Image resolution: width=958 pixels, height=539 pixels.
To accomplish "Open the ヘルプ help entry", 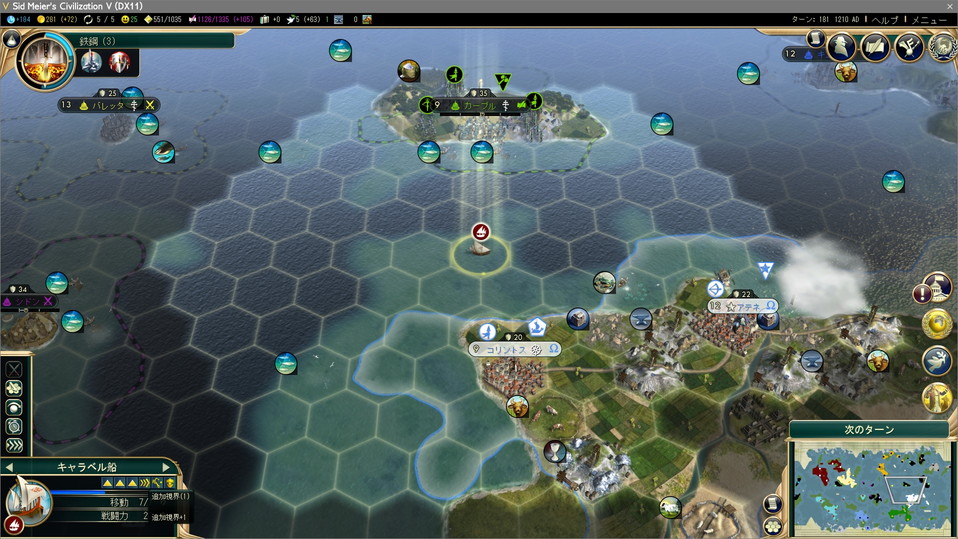I will (x=883, y=20).
